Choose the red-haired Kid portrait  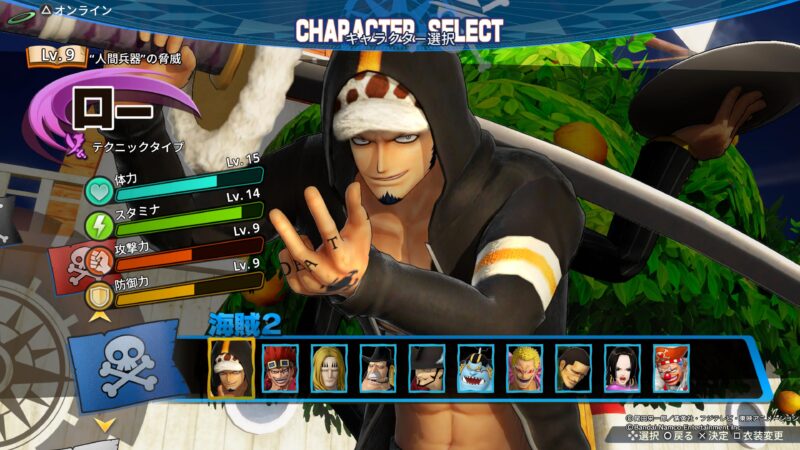point(280,368)
